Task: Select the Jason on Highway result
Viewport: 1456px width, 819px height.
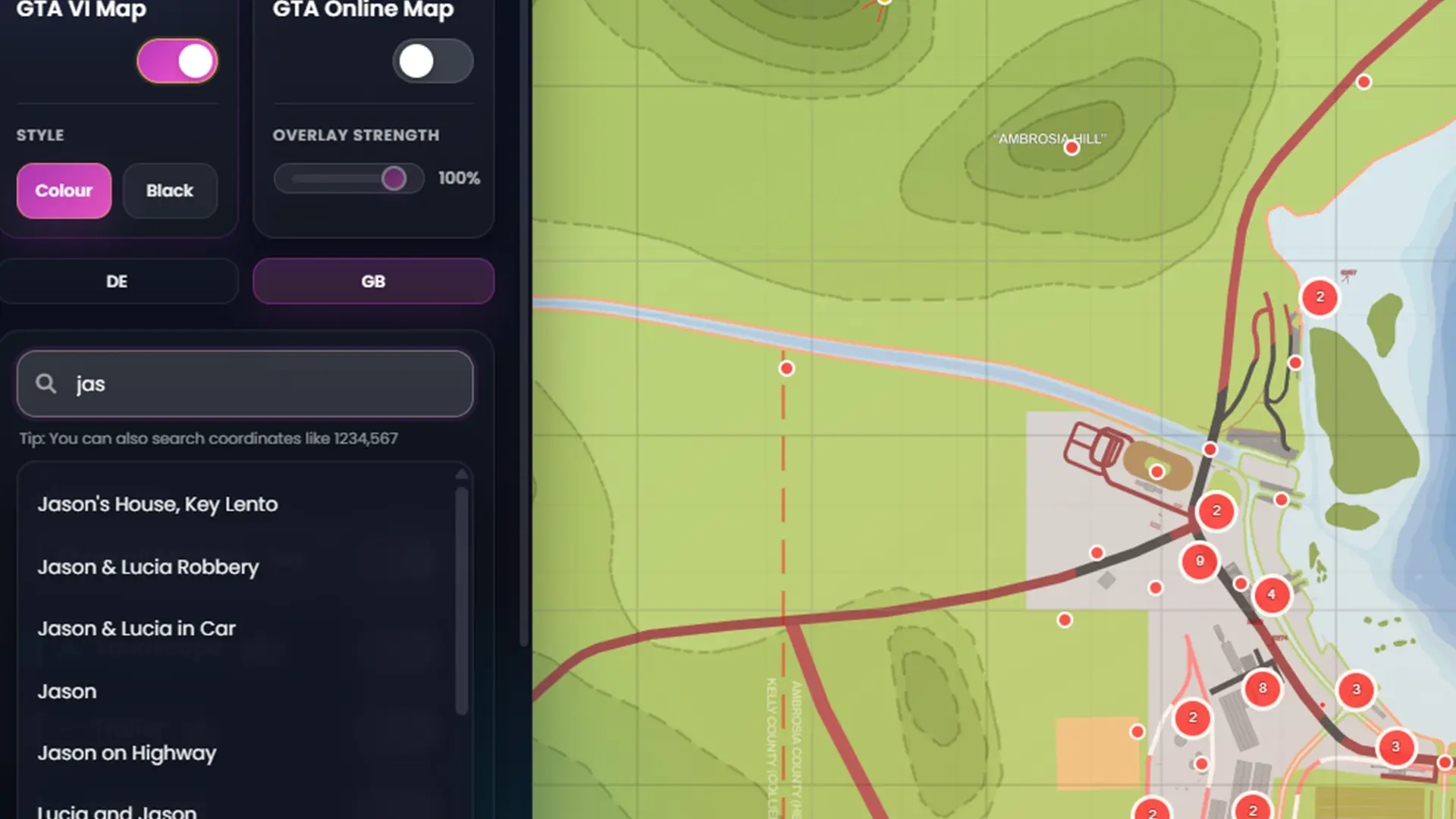Action: pos(127,753)
